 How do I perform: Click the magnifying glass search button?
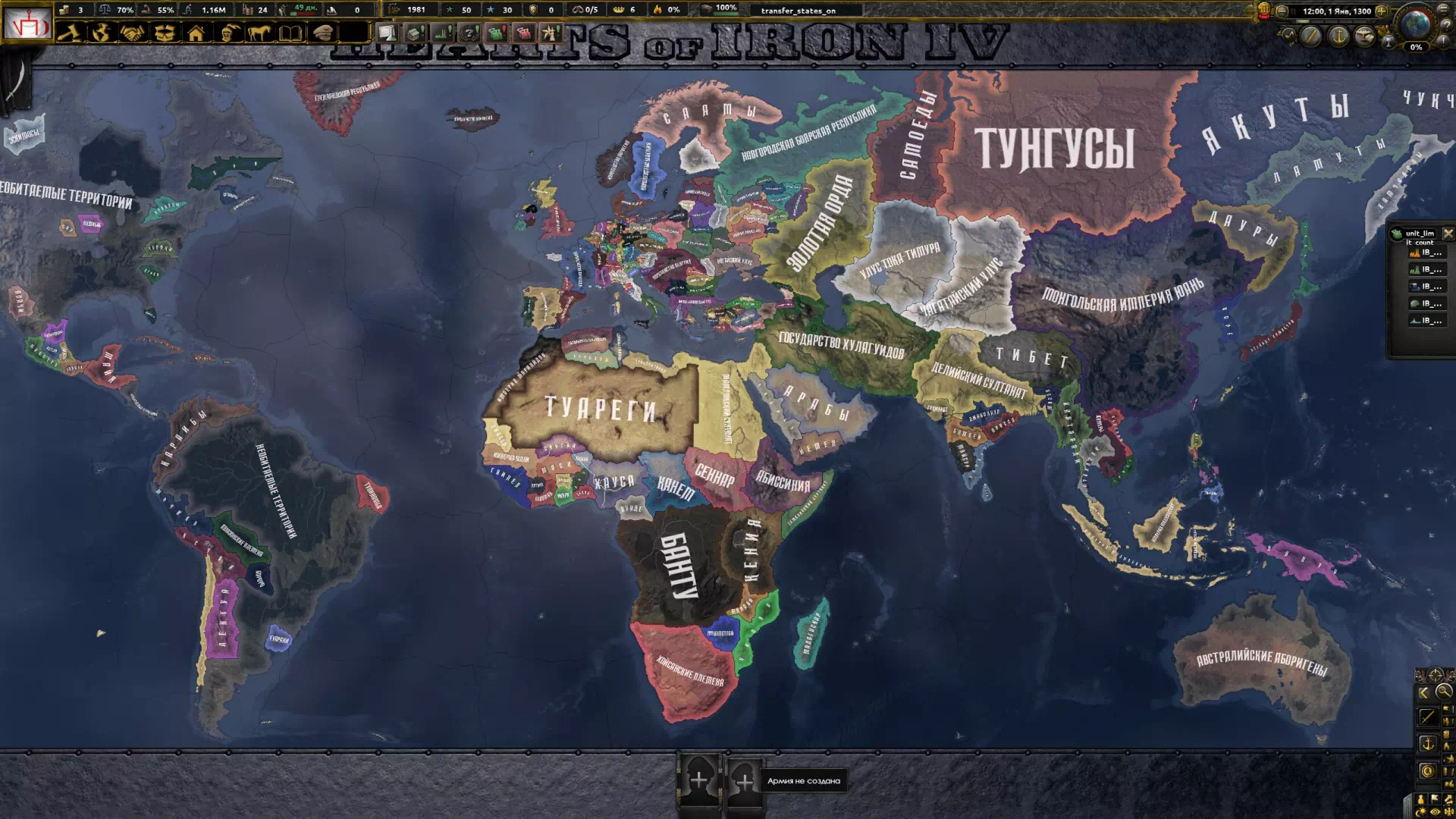tap(1443, 691)
